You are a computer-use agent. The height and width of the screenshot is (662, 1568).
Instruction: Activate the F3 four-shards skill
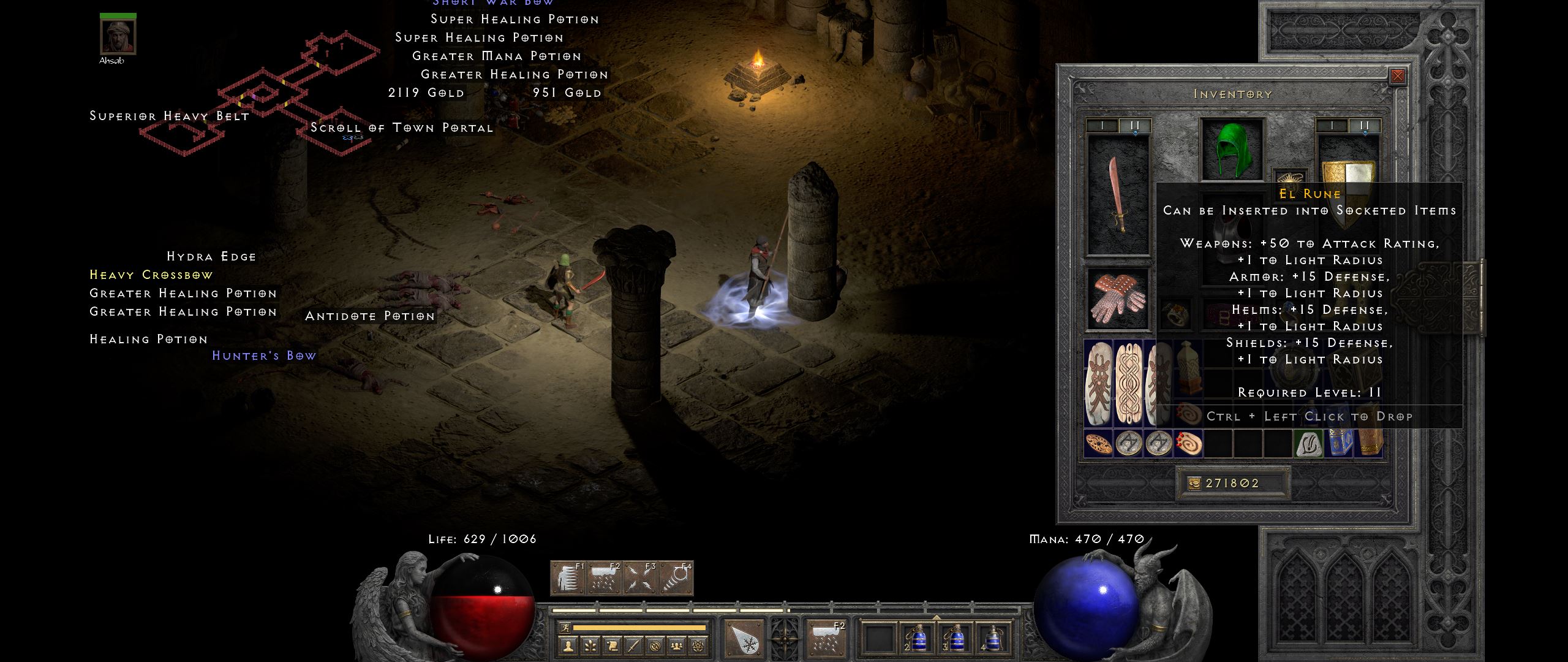[640, 578]
